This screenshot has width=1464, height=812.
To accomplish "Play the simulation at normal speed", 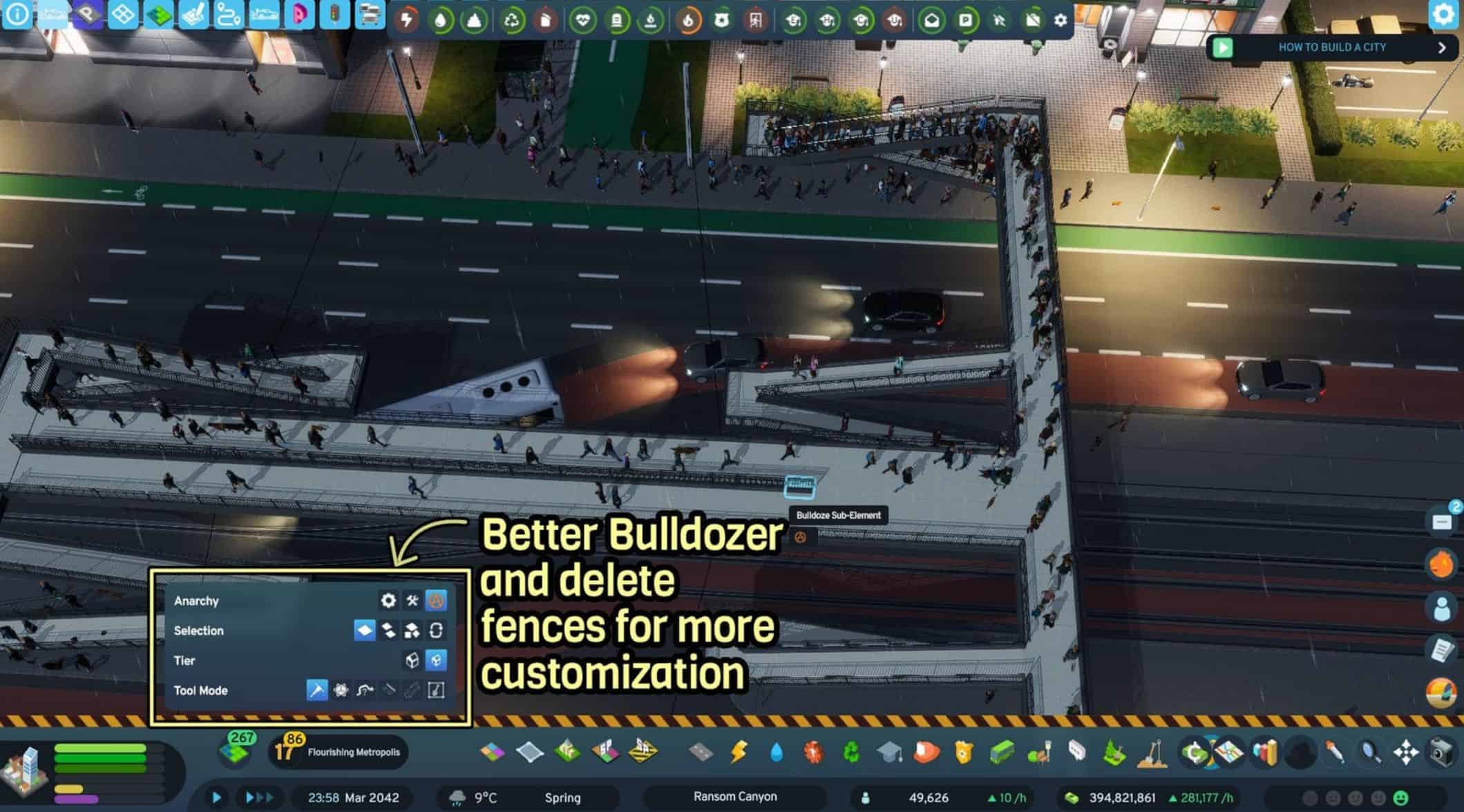I will point(216,797).
